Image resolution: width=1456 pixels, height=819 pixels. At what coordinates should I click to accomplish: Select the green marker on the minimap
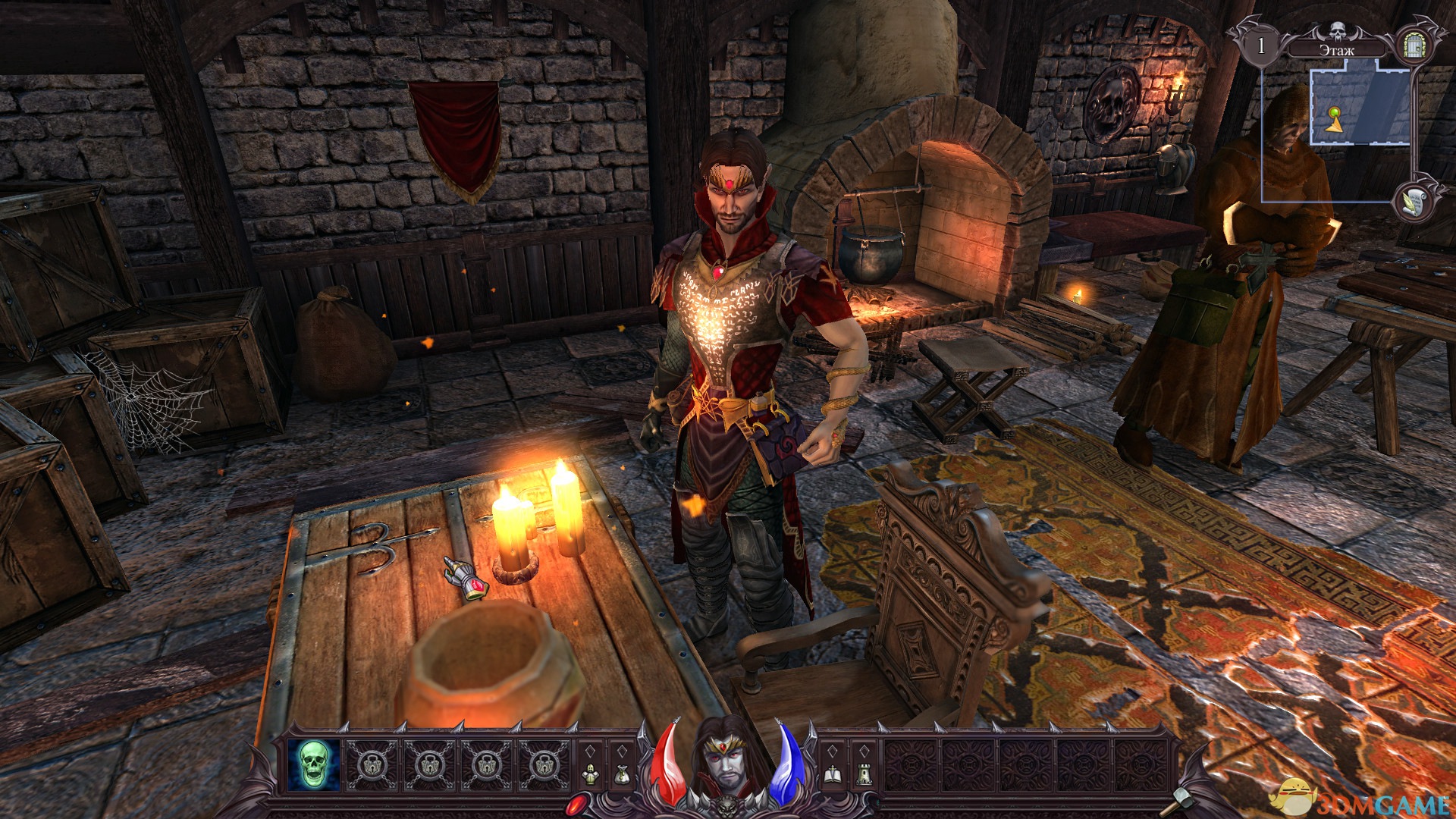(x=1334, y=113)
